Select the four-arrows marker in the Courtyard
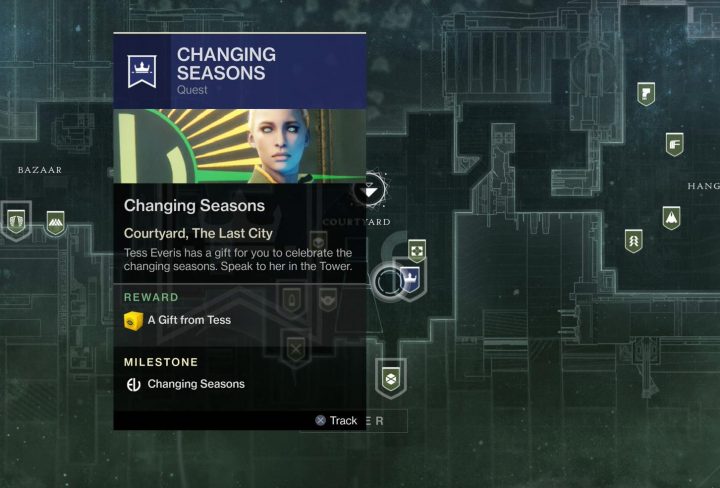The height and width of the screenshot is (488, 720). pos(416,250)
